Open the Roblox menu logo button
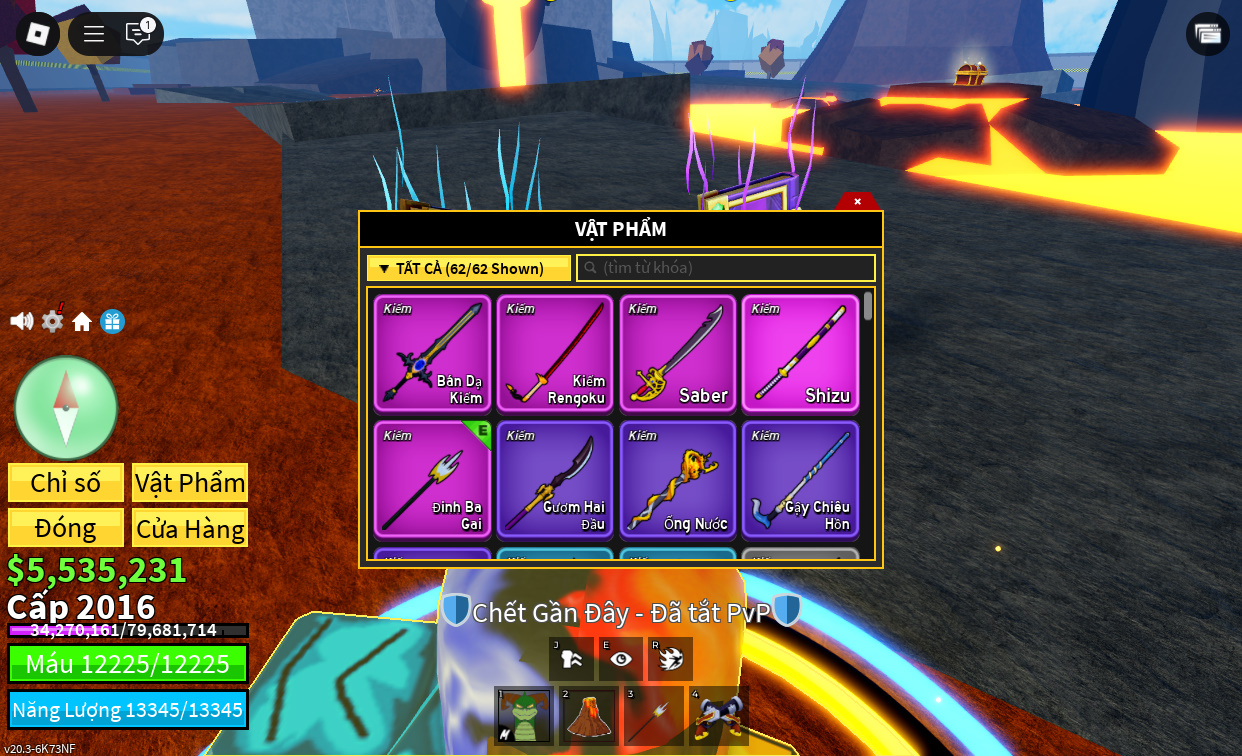1242x756 pixels. (37, 34)
